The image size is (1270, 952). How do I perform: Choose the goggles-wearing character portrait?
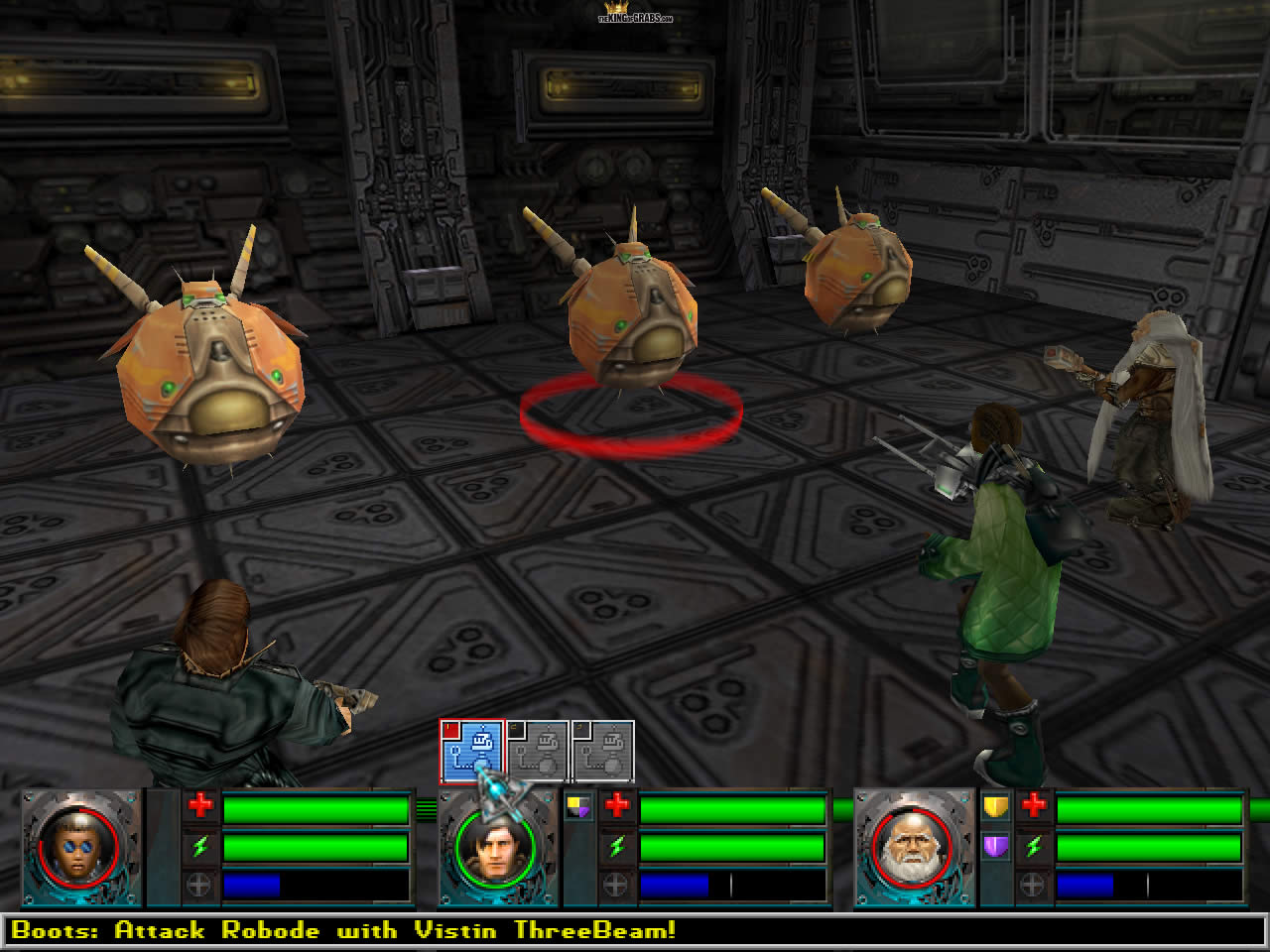coord(78,848)
